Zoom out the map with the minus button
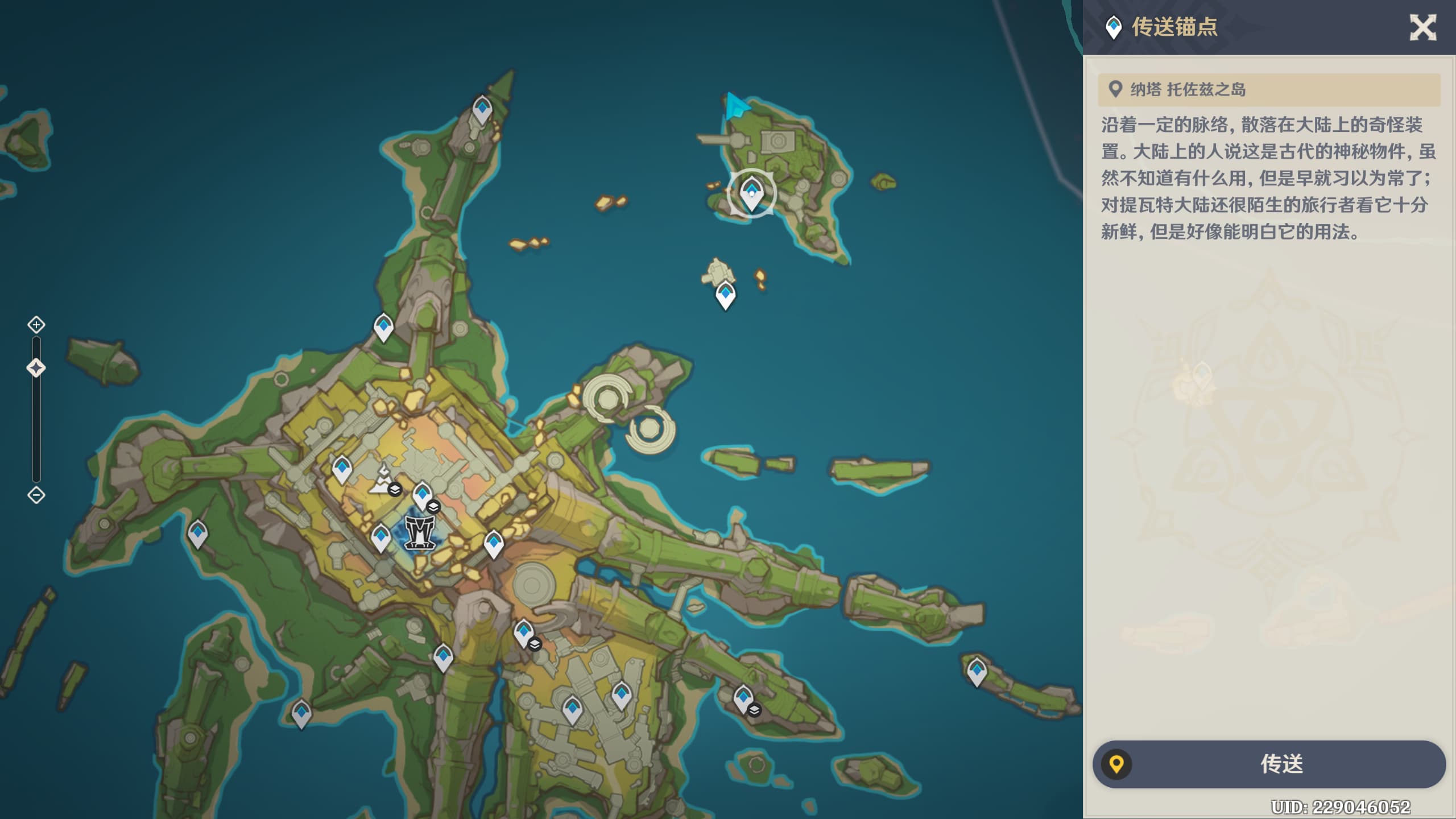This screenshot has height=819, width=1456. coord(36,495)
